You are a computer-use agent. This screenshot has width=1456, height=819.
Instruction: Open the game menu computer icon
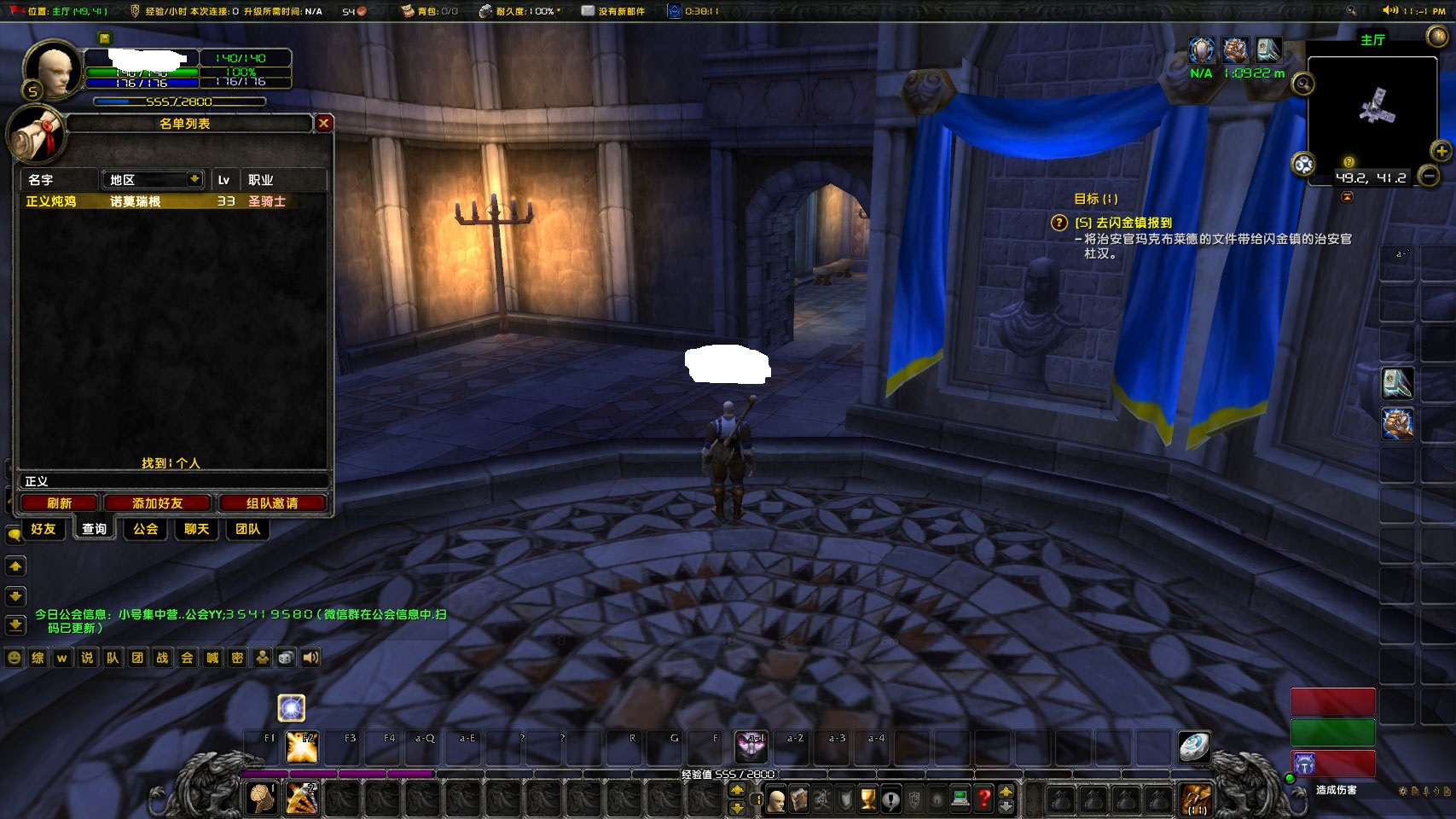(960, 798)
